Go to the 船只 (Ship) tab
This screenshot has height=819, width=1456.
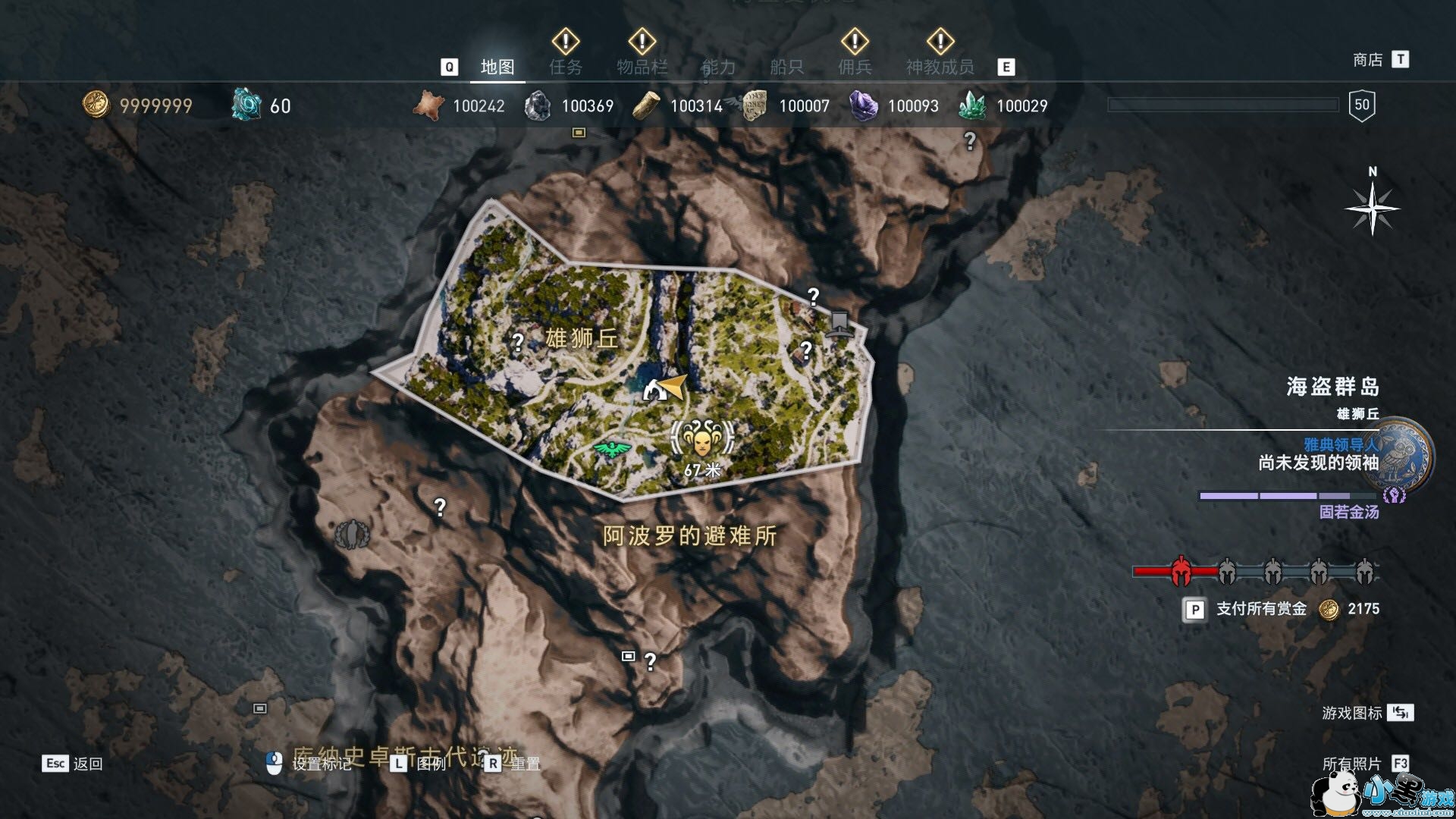pyautogui.click(x=786, y=67)
